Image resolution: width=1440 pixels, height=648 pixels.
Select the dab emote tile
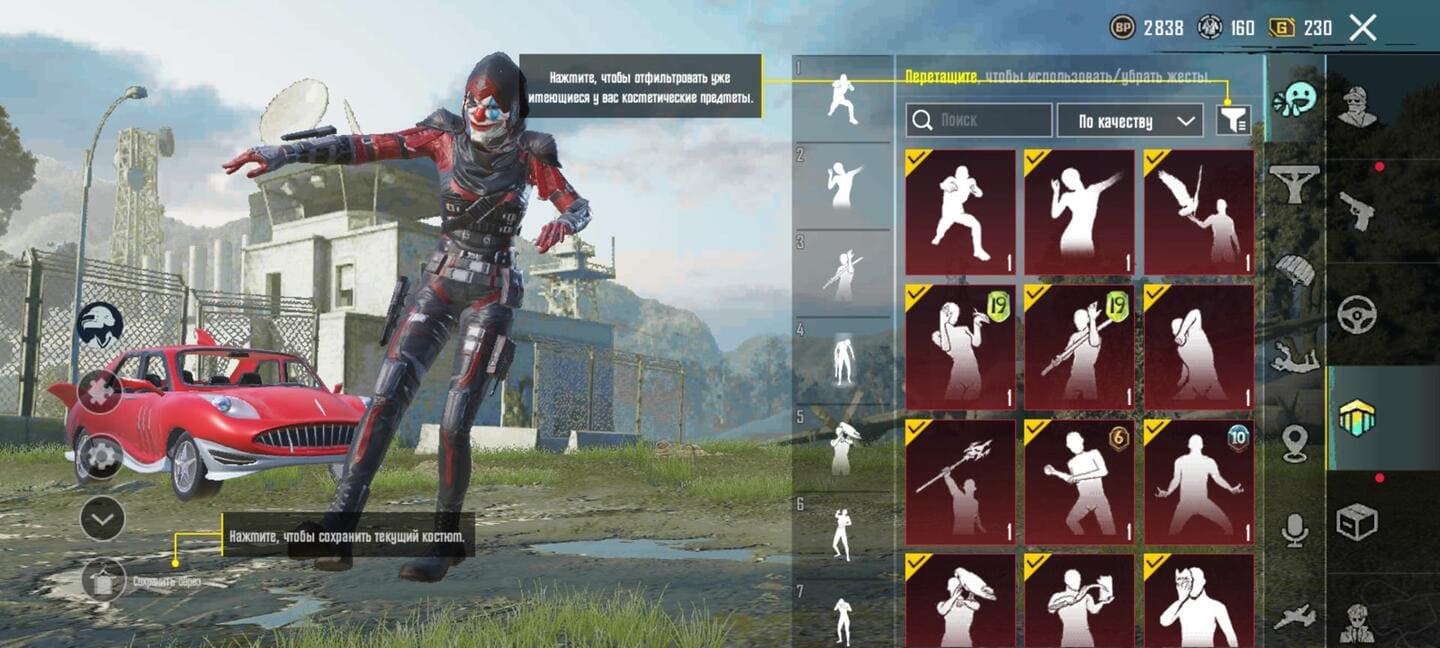(1079, 212)
